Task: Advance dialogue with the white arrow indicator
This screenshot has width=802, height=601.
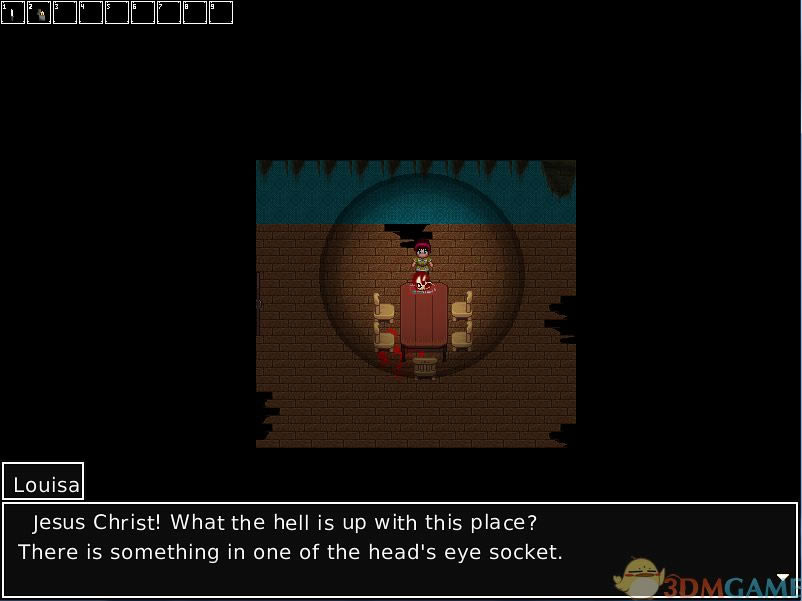Action: tap(783, 578)
